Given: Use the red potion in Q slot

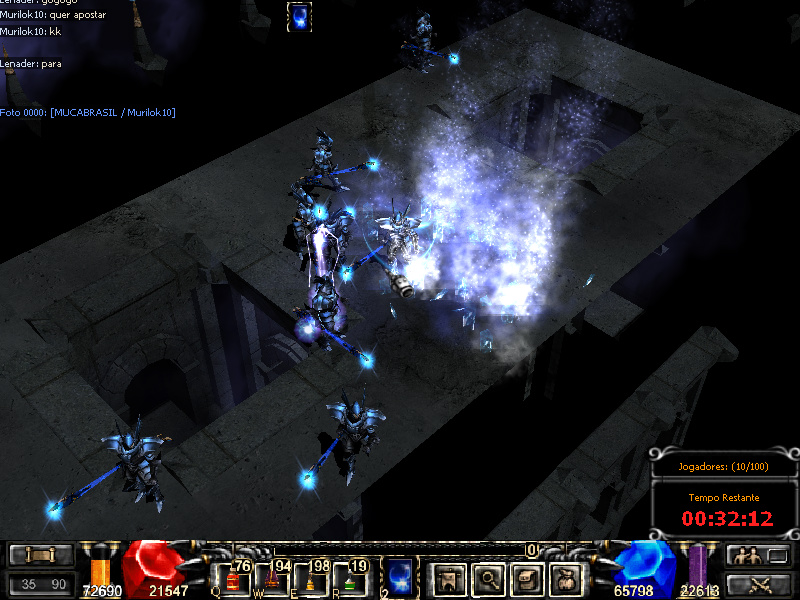Looking at the screenshot, I should [x=233, y=579].
